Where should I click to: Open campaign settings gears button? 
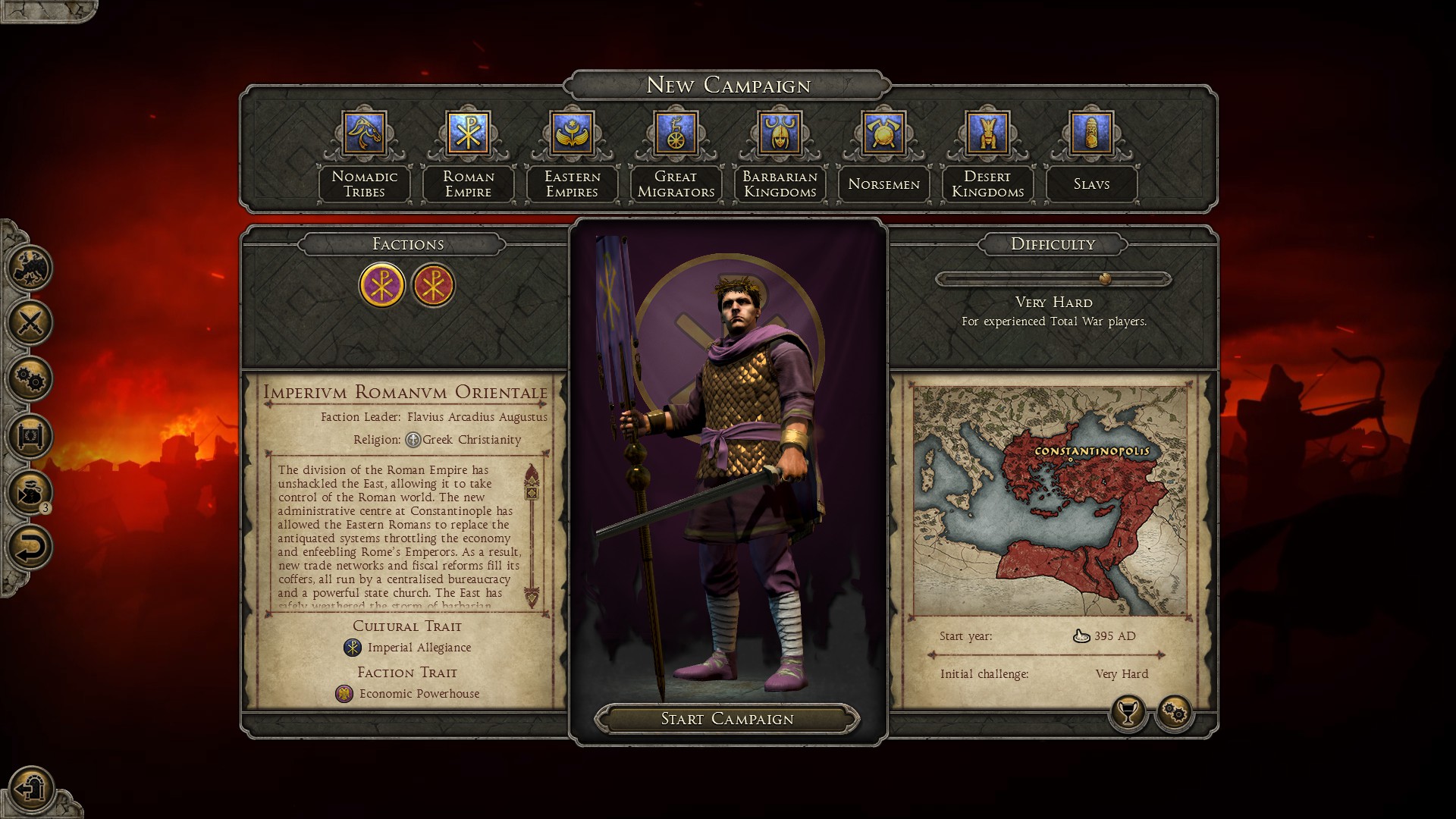(1174, 712)
